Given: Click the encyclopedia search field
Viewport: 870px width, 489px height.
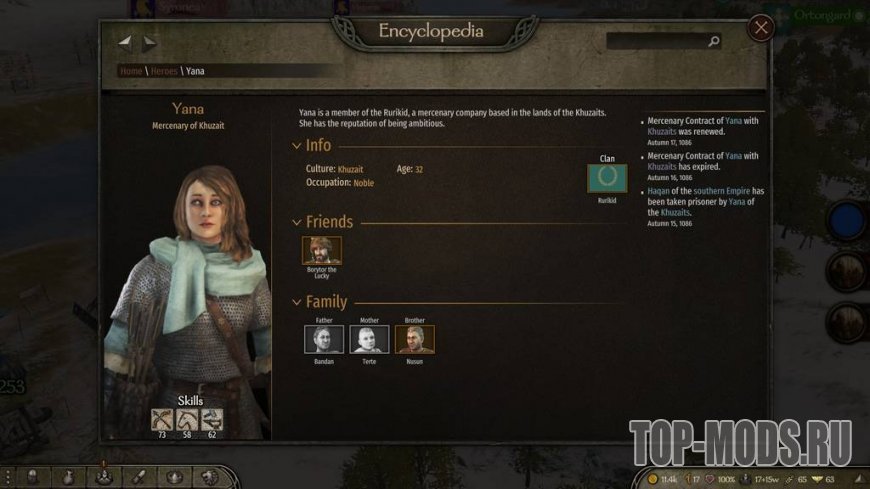Looking at the screenshot, I should click(658, 42).
